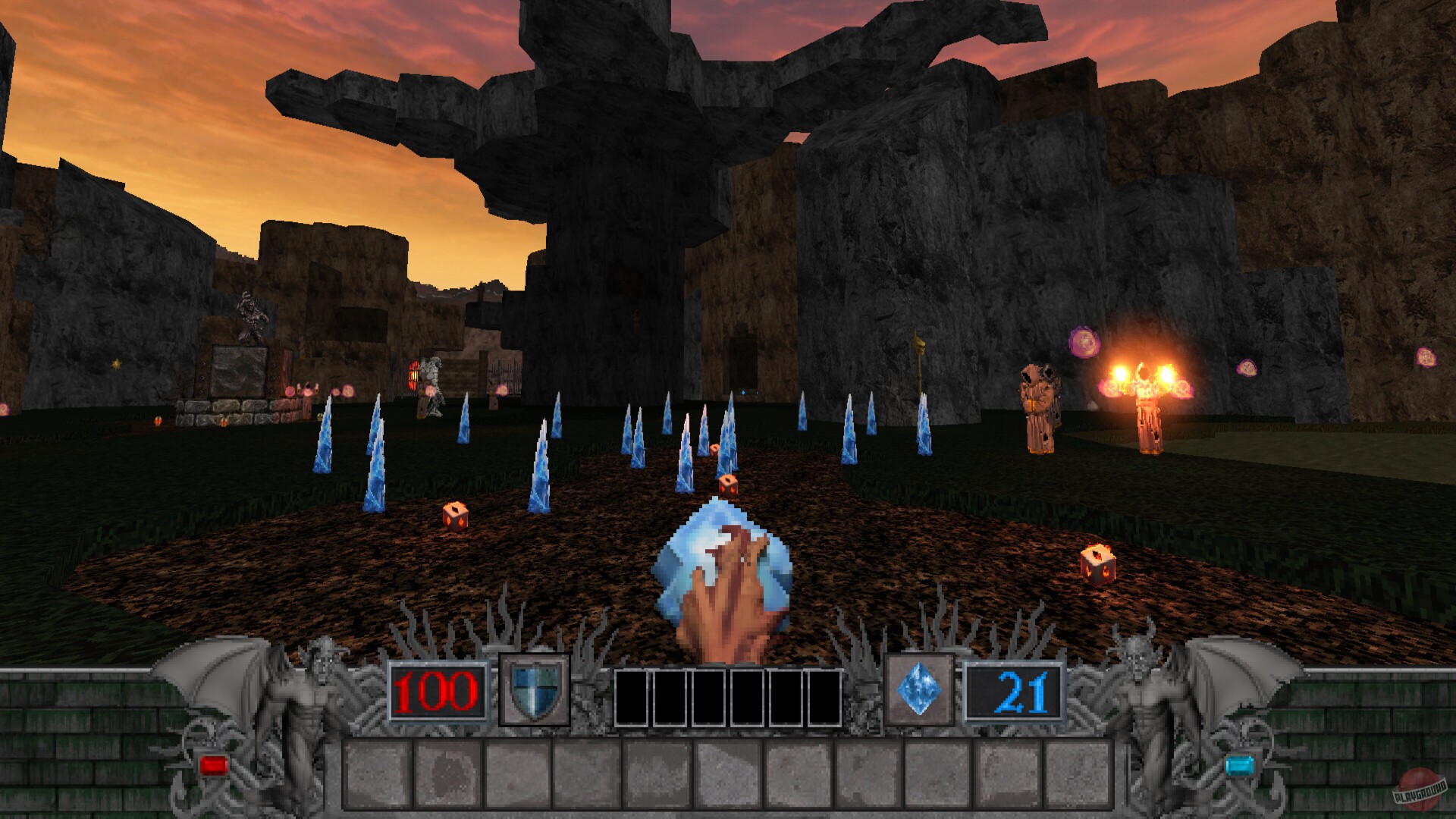Click the nearest glowing fire cube pickup on the right

pos(1099,561)
